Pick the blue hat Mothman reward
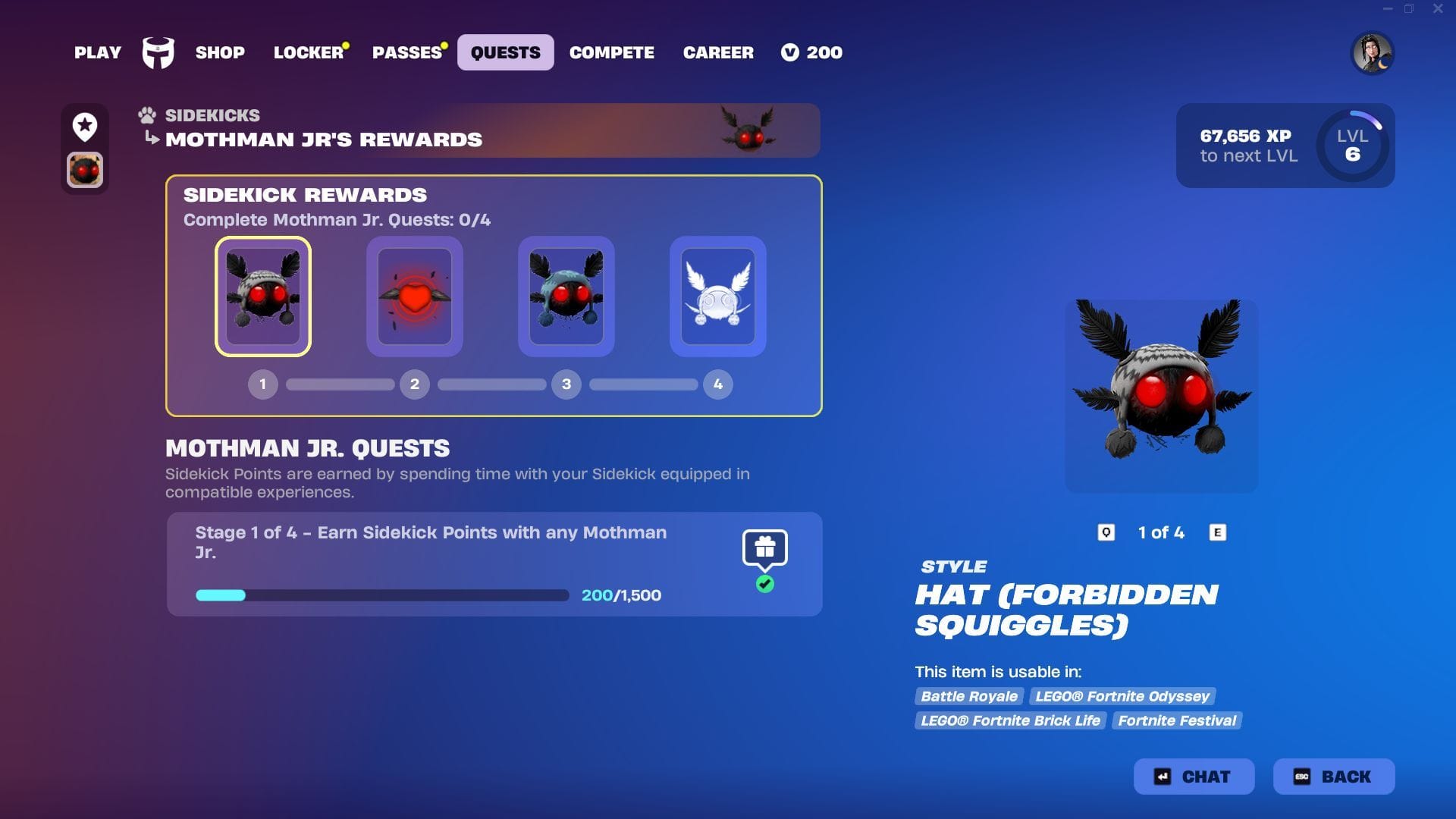 point(566,297)
